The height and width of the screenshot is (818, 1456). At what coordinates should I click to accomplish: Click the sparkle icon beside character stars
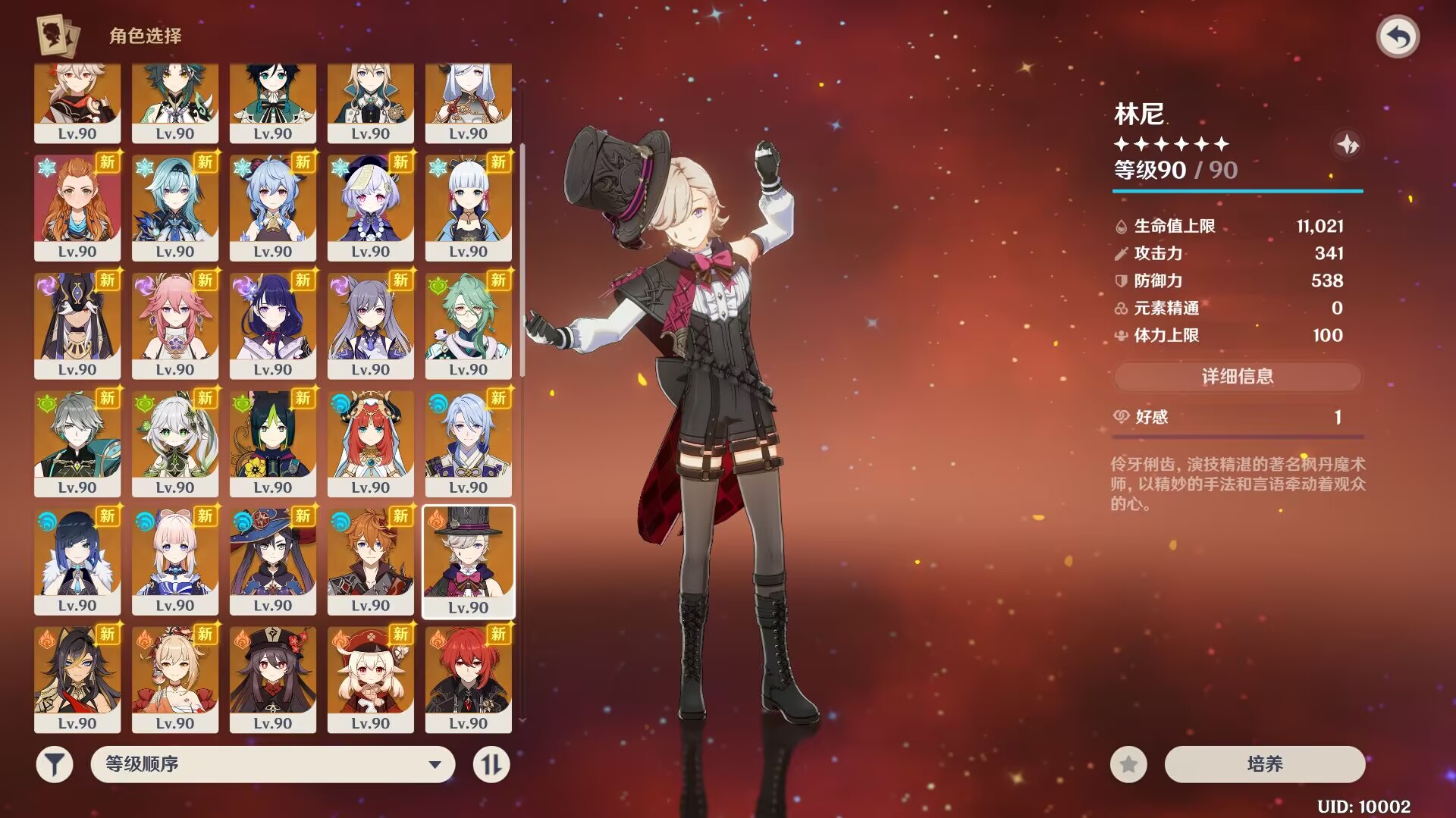(1347, 144)
